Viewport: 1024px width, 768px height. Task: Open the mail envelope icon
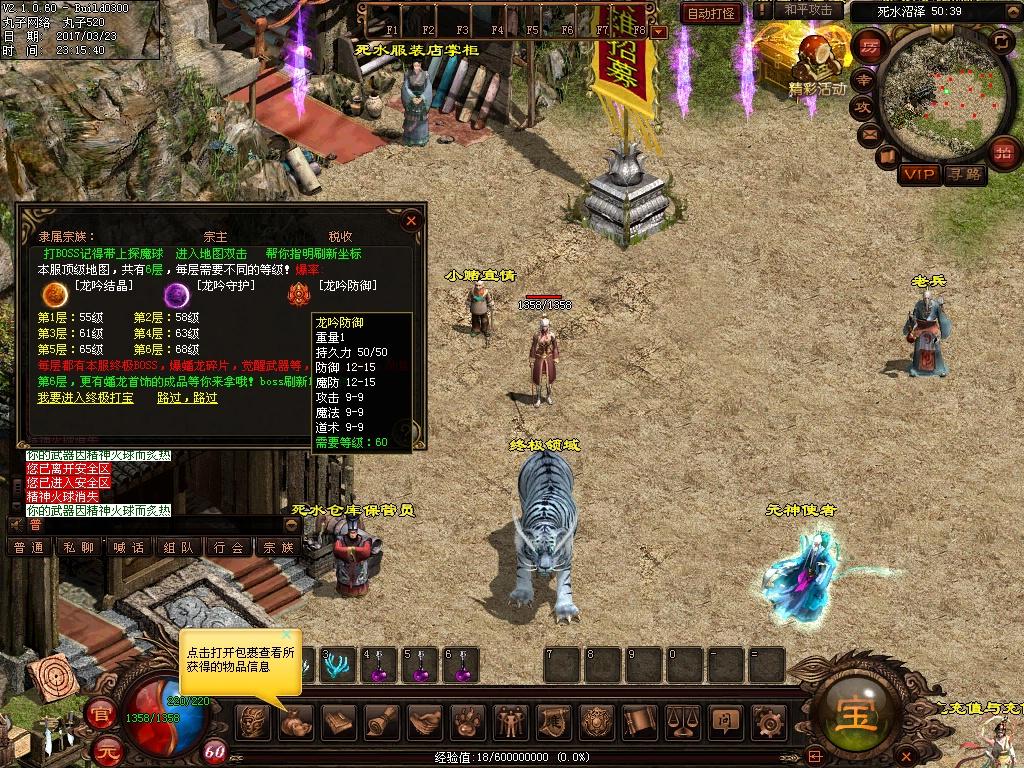pos(868,133)
